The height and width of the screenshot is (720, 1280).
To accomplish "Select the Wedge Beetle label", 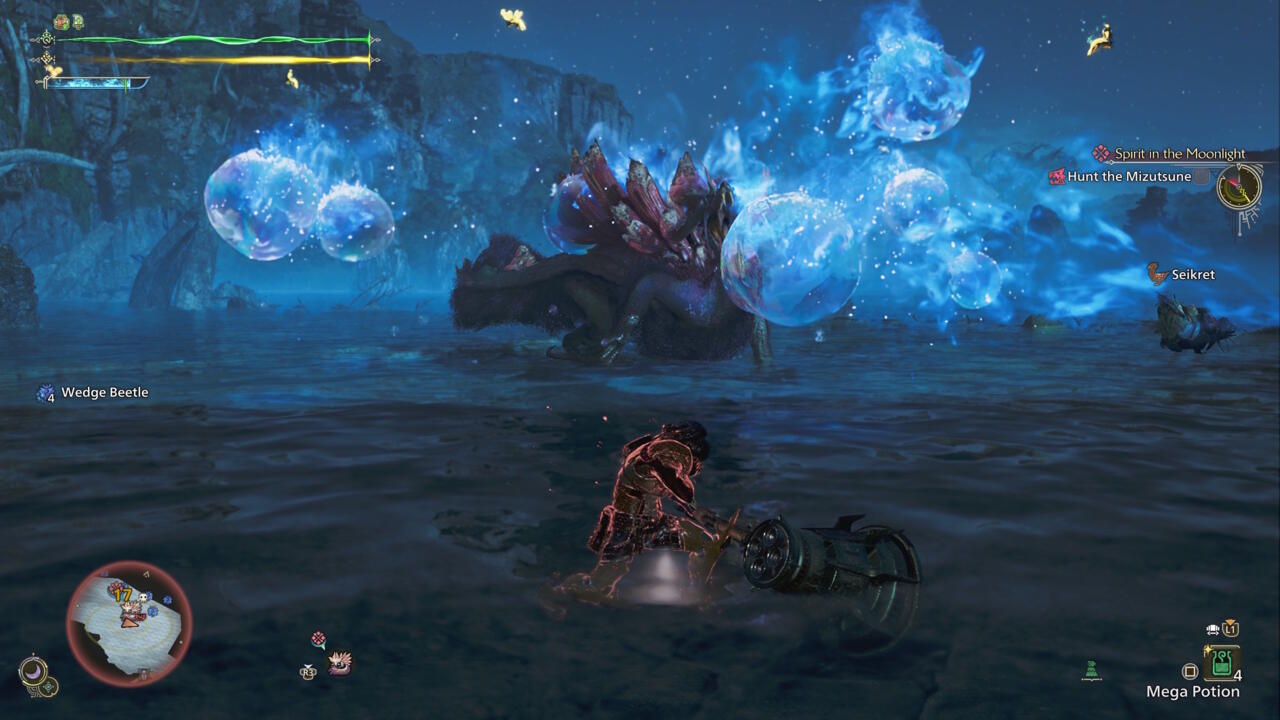I will pos(104,392).
